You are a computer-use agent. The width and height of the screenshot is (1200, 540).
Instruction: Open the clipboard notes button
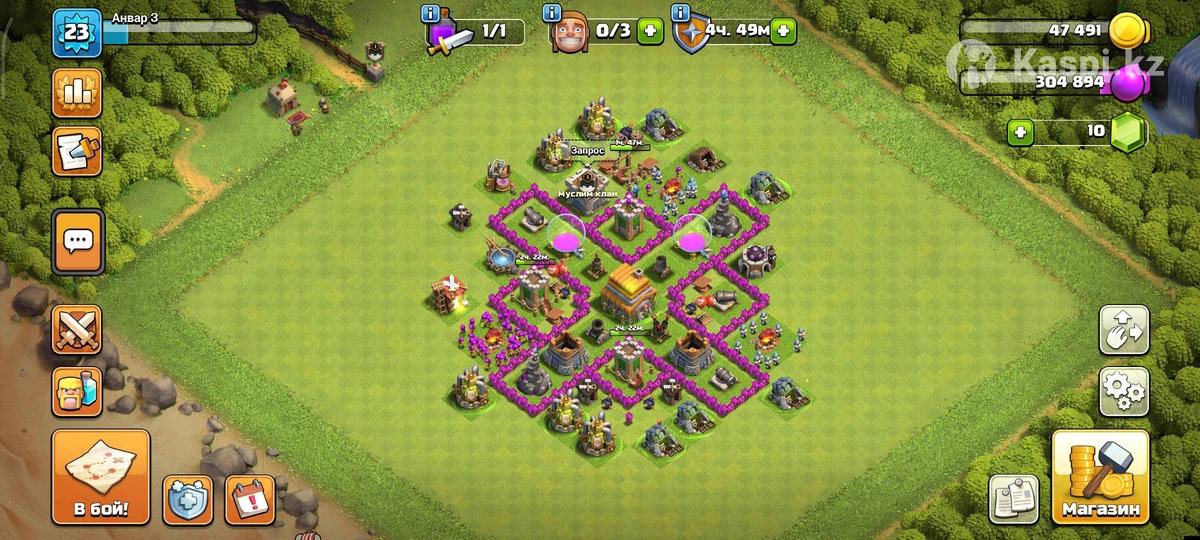point(1012,498)
